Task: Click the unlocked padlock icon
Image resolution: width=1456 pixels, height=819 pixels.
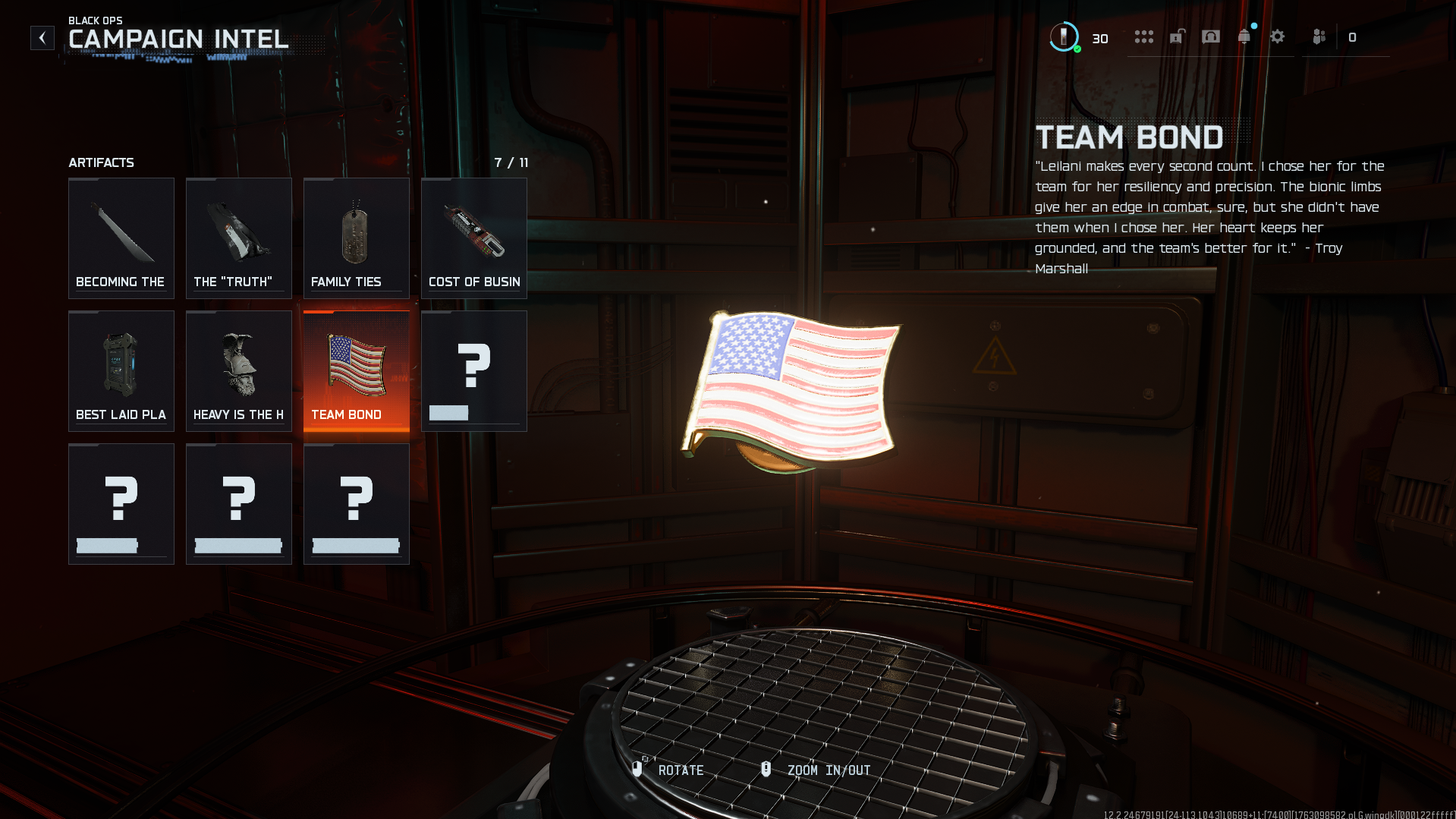Action: click(x=1177, y=37)
